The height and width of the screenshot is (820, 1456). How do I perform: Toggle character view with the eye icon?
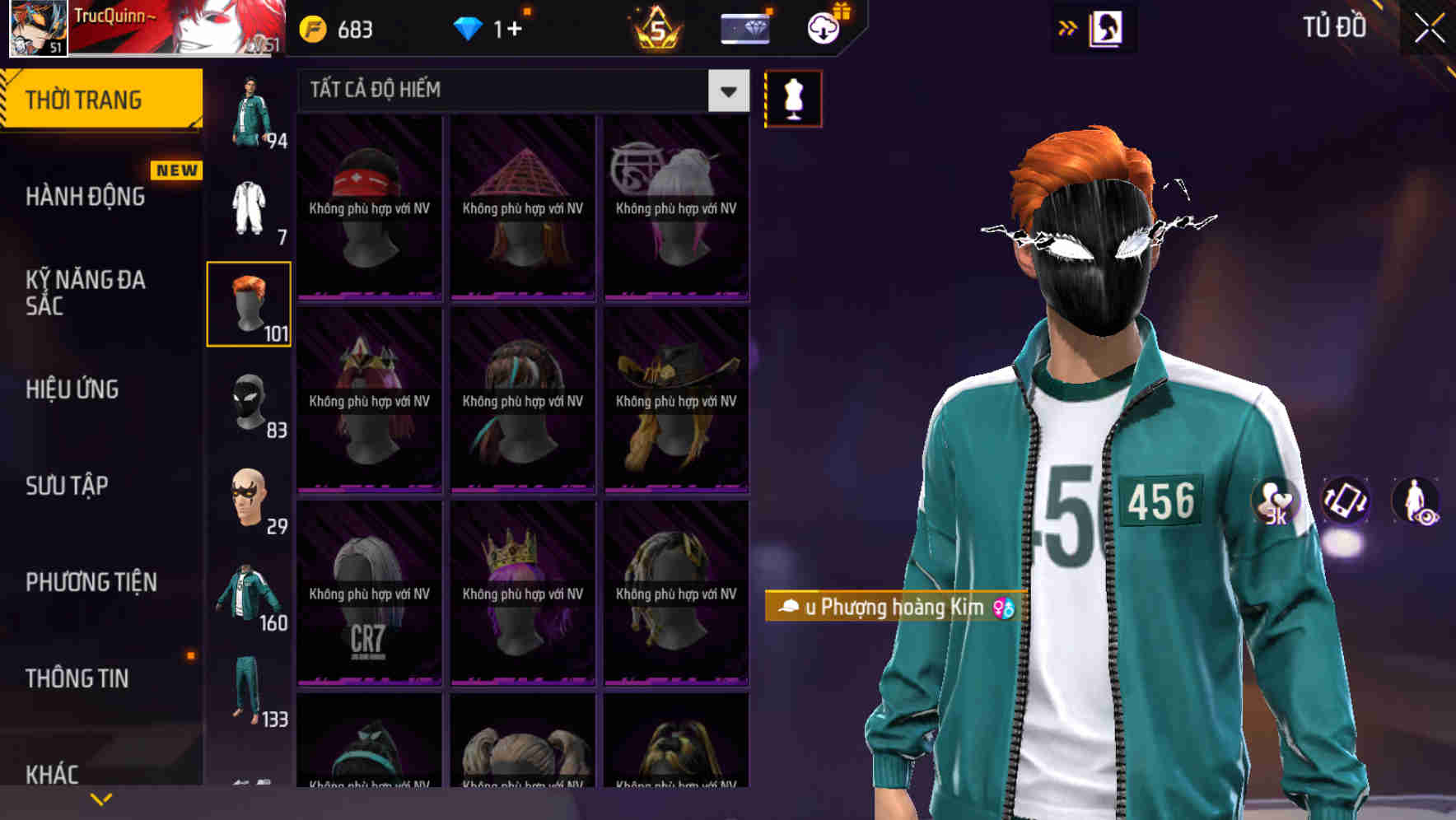(x=1415, y=502)
